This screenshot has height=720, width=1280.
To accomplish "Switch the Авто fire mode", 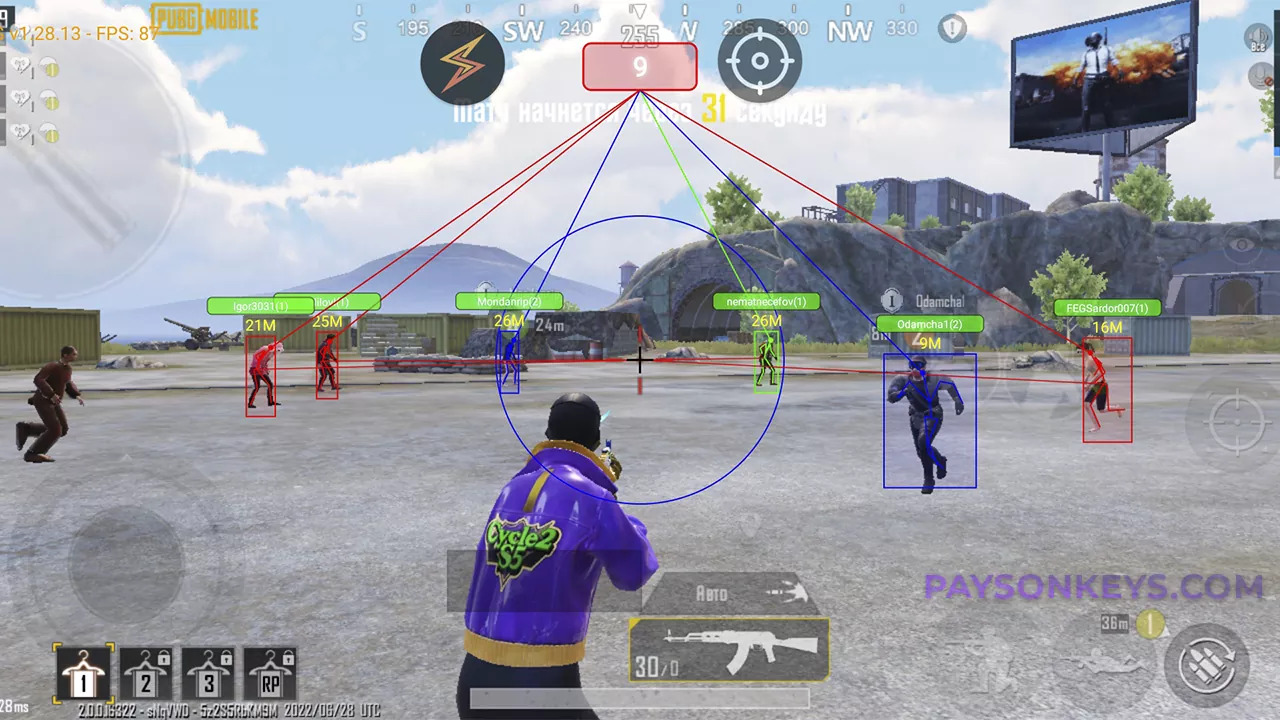I will point(730,593).
